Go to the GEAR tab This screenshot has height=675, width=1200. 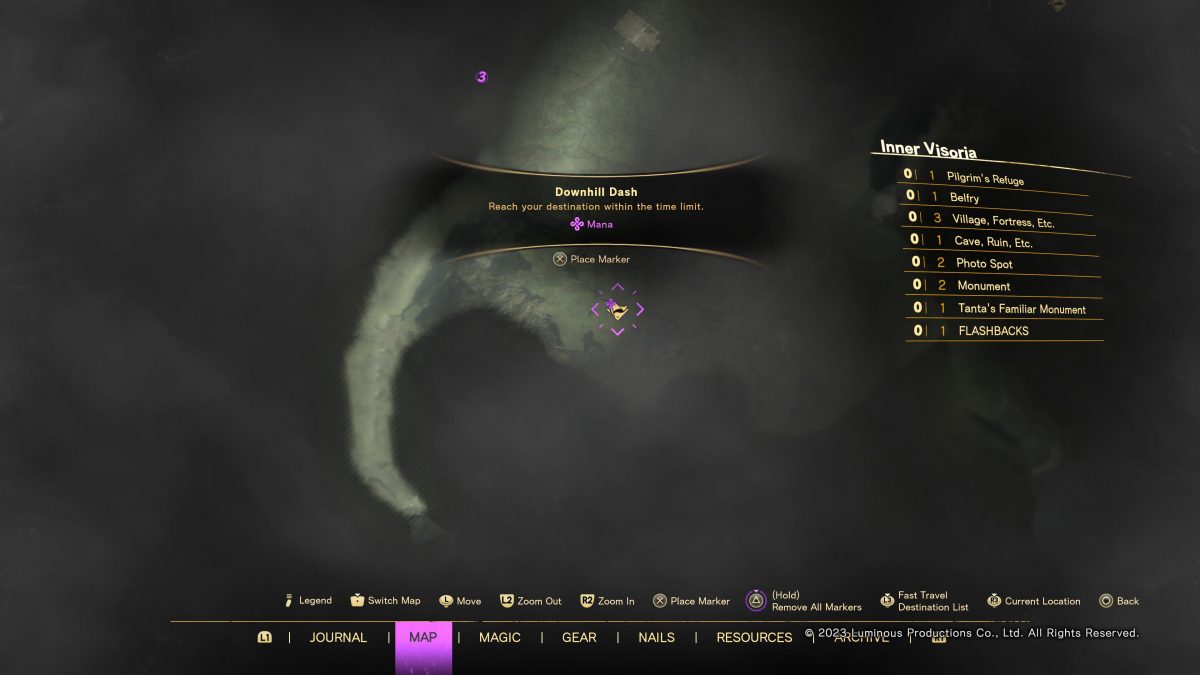point(579,637)
